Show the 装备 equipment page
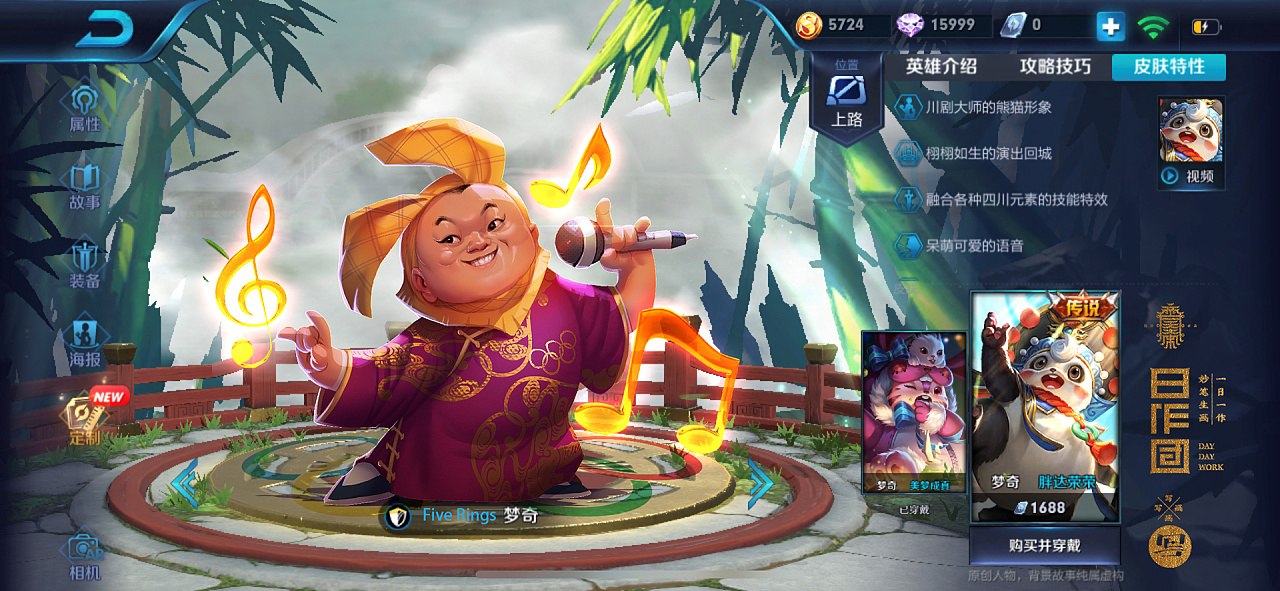Screen dimensions: 1280x591 pos(85,264)
